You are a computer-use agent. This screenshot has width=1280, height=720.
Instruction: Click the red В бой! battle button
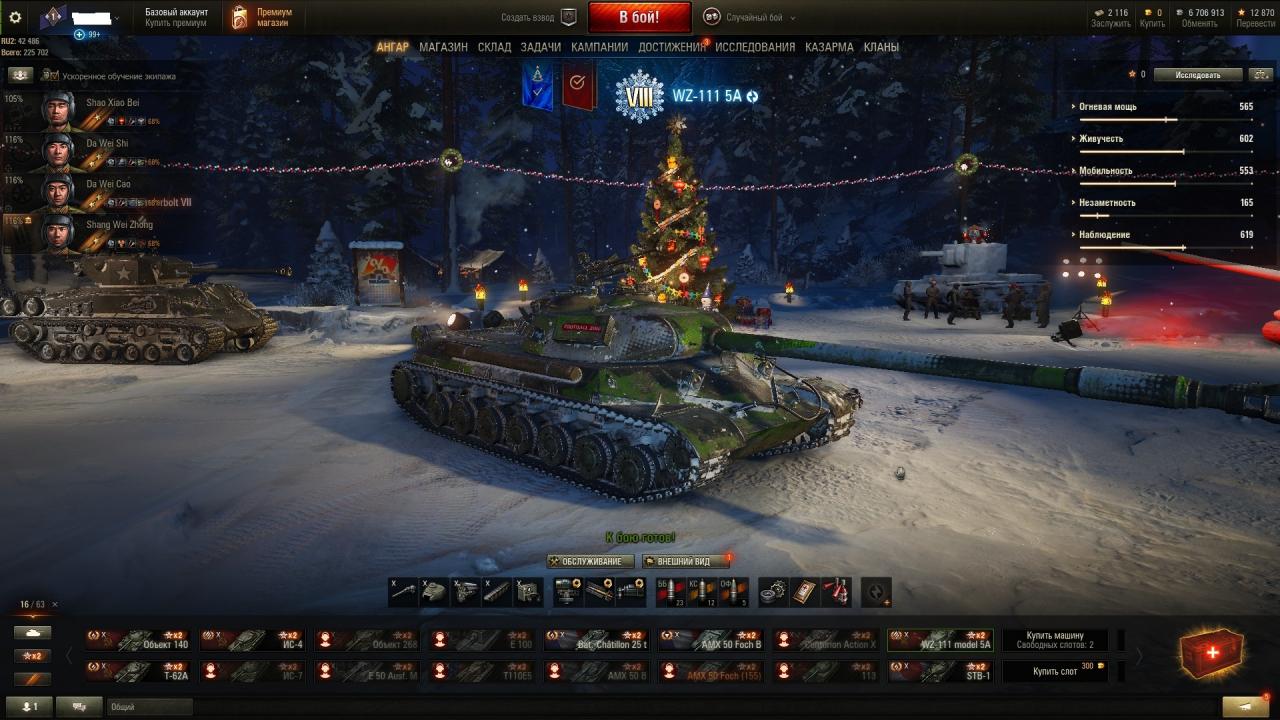pos(639,17)
